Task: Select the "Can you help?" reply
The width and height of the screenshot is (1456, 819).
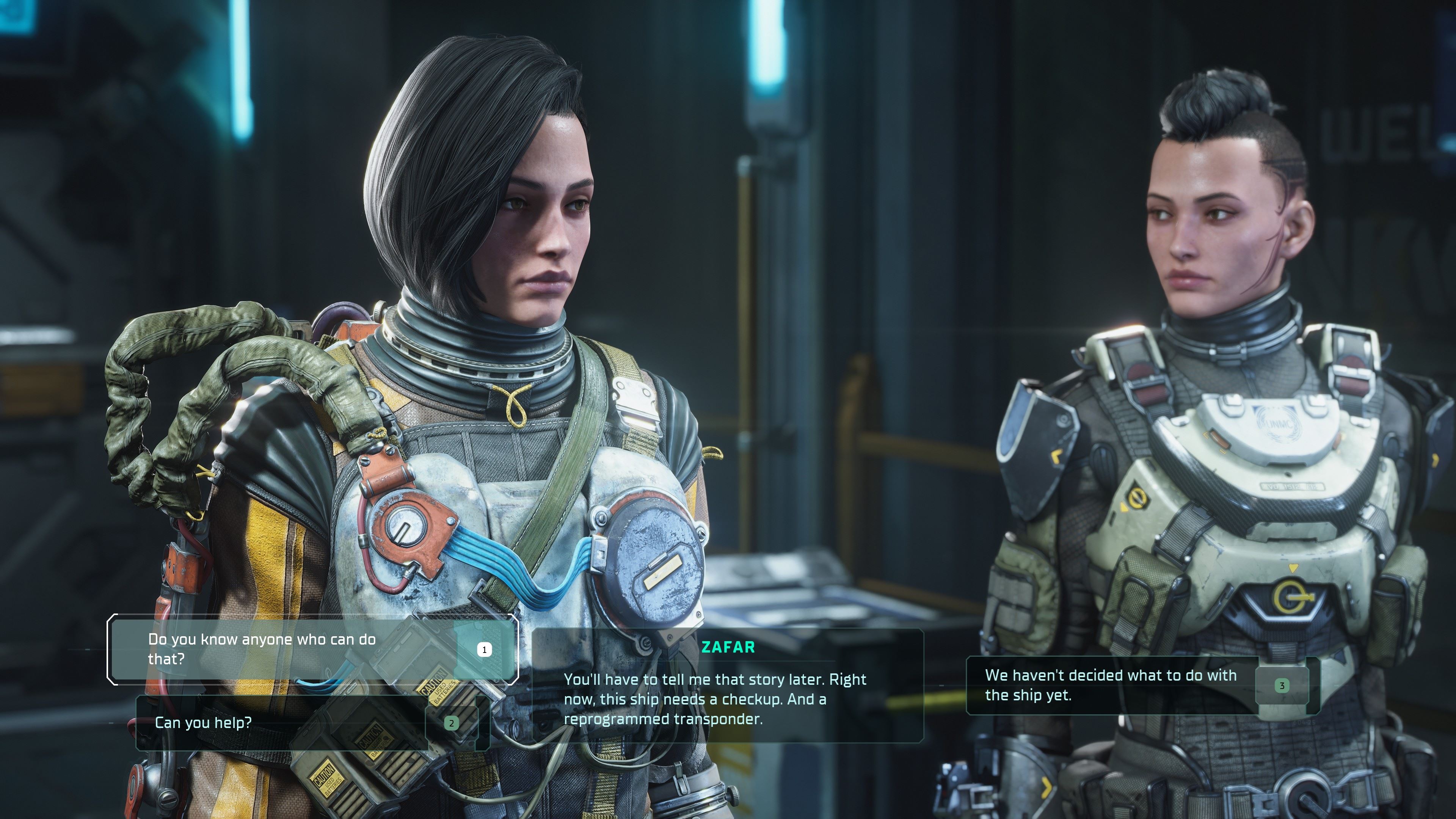Action: (x=282, y=722)
